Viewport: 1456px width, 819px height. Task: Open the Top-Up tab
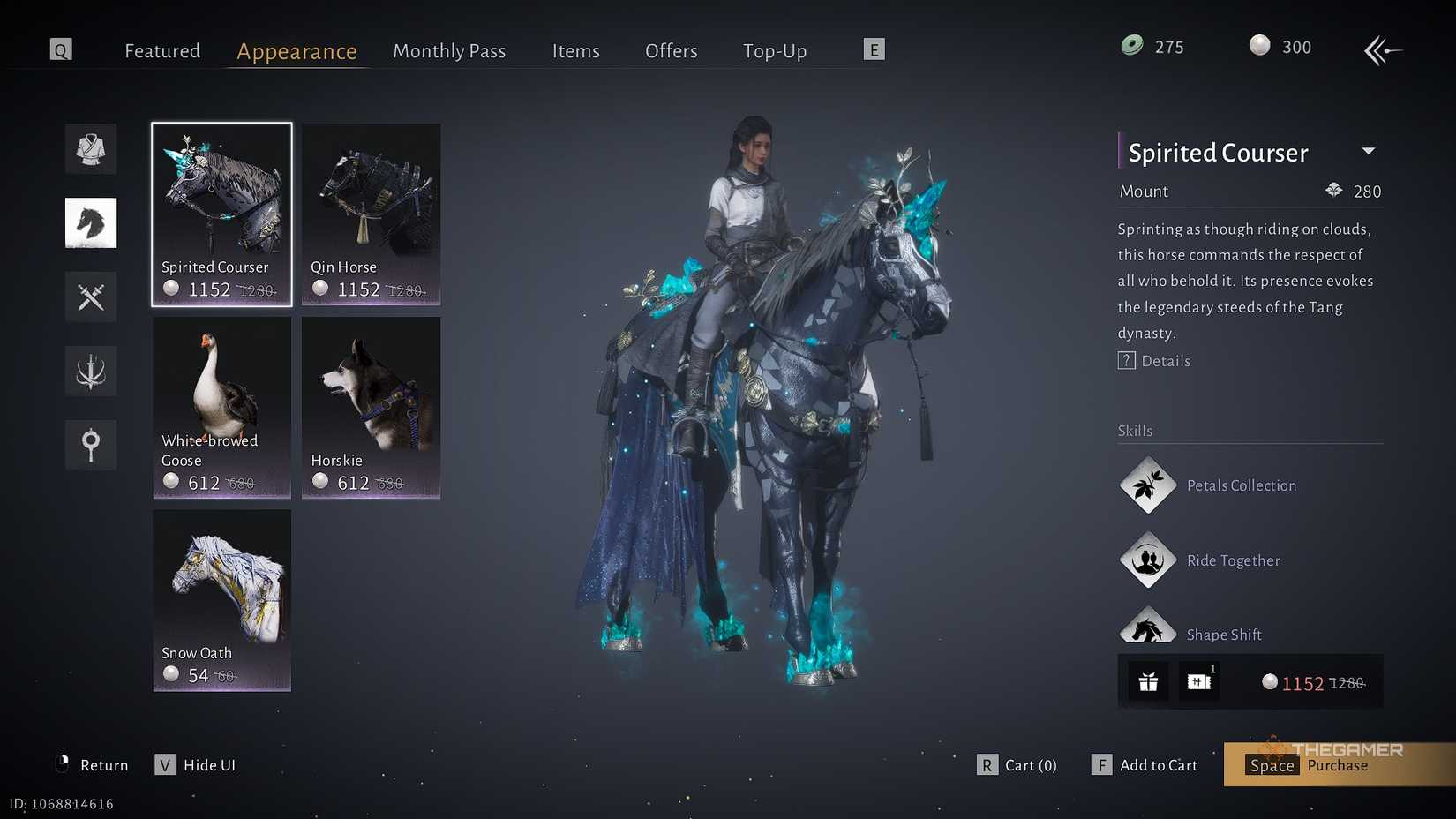point(774,50)
